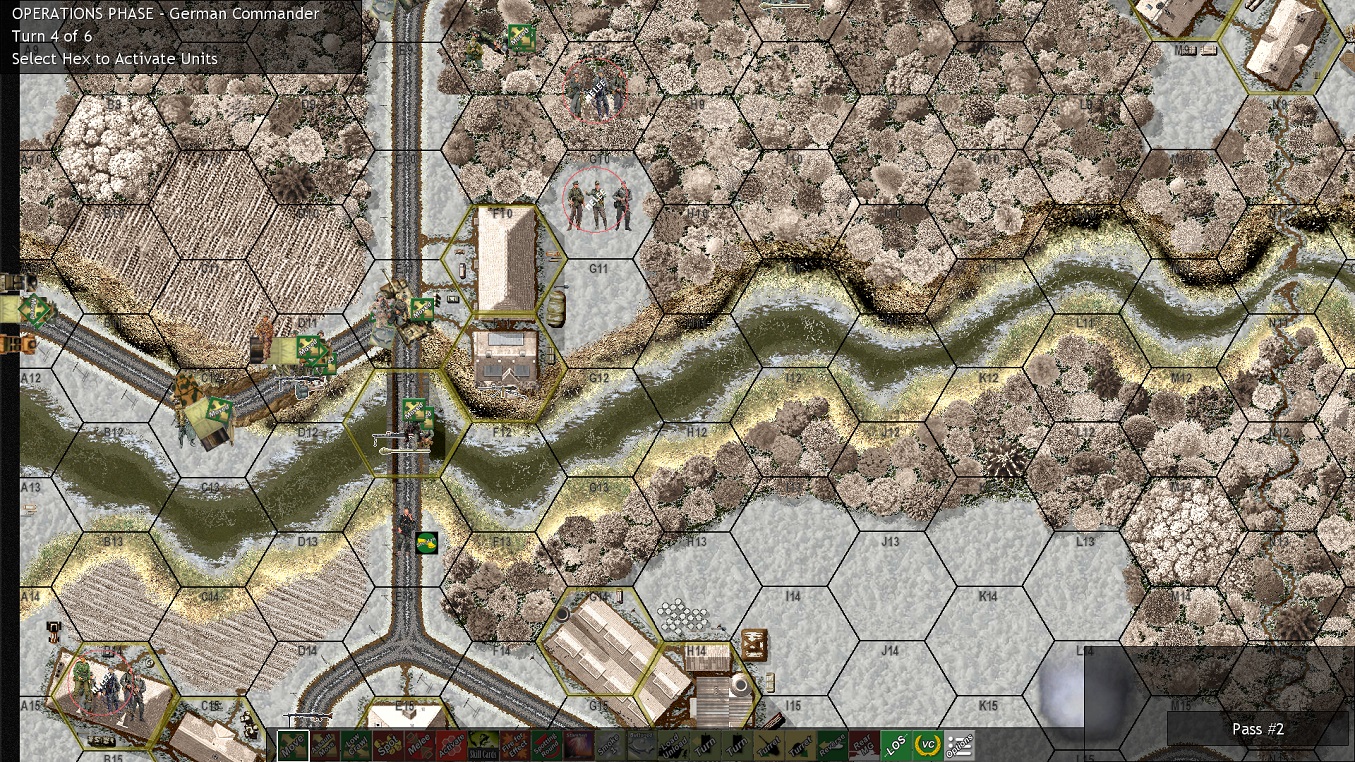Select the Assault Move icon

[326, 744]
